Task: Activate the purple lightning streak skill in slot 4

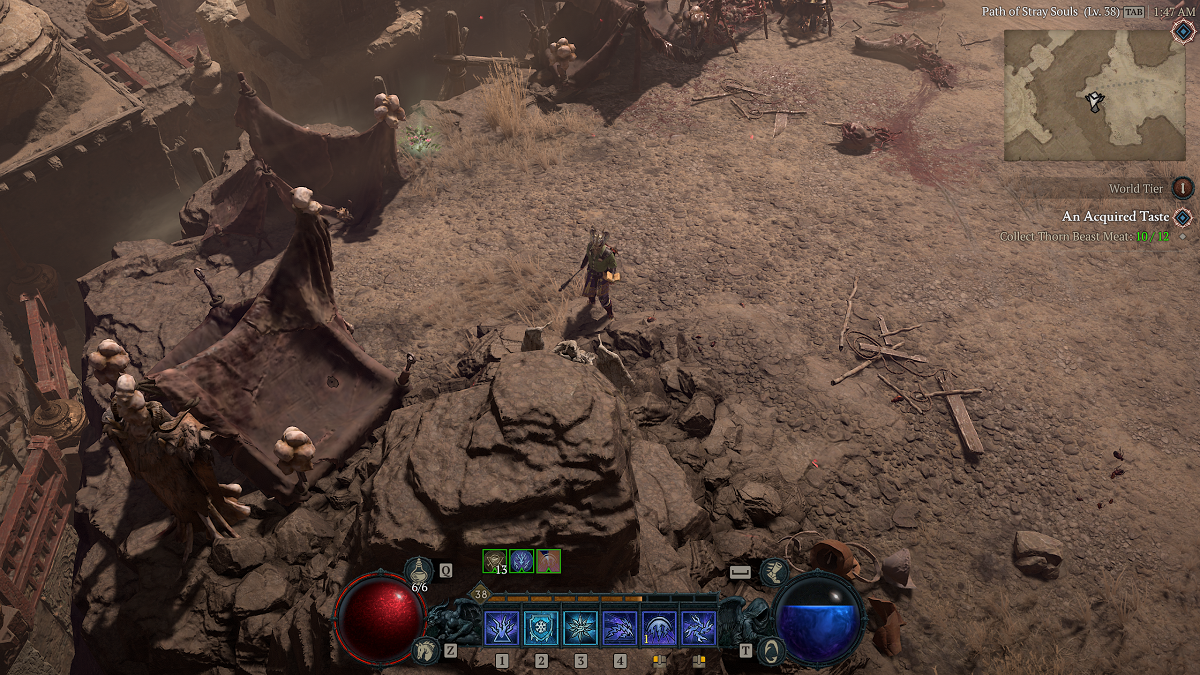Action: [620, 628]
